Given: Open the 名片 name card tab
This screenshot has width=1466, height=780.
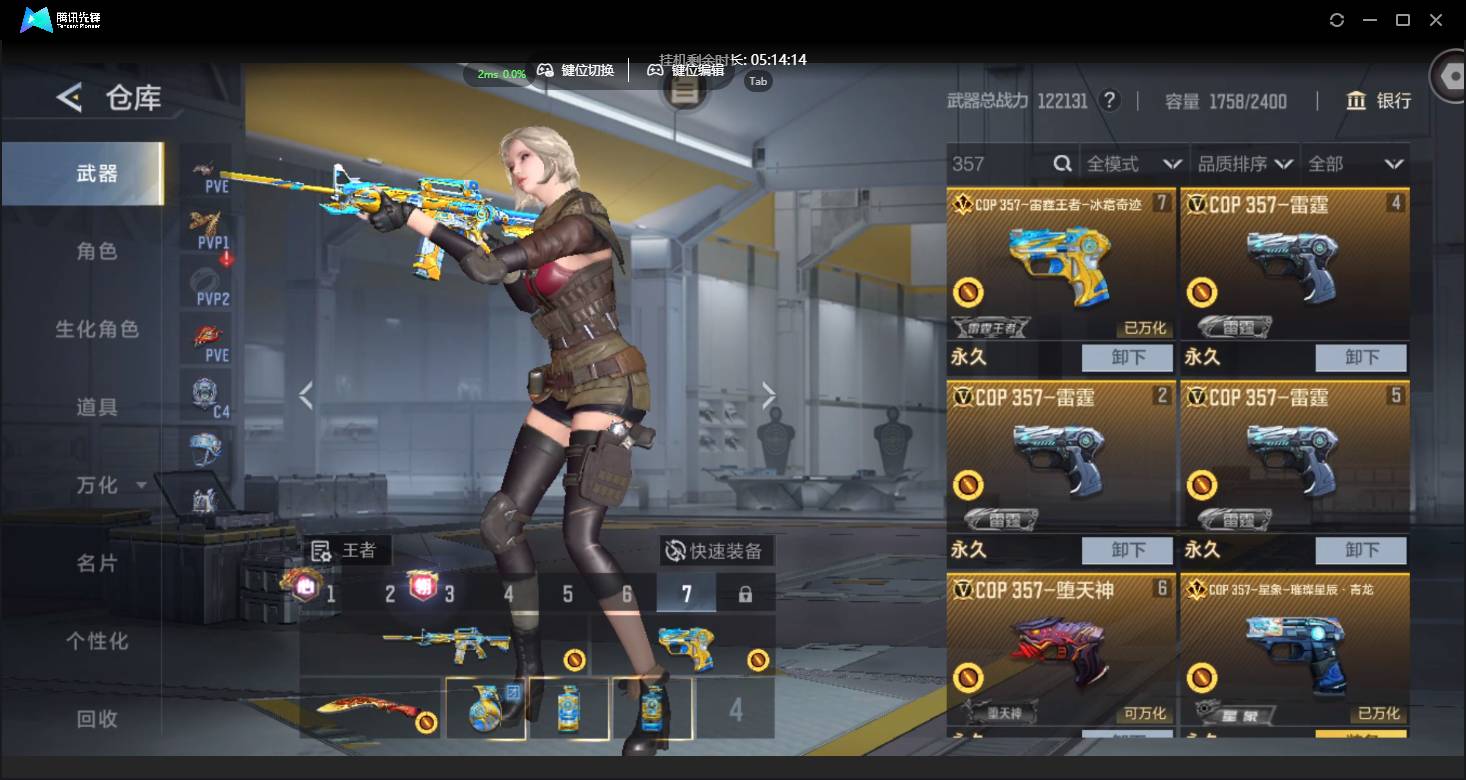Looking at the screenshot, I should [97, 563].
